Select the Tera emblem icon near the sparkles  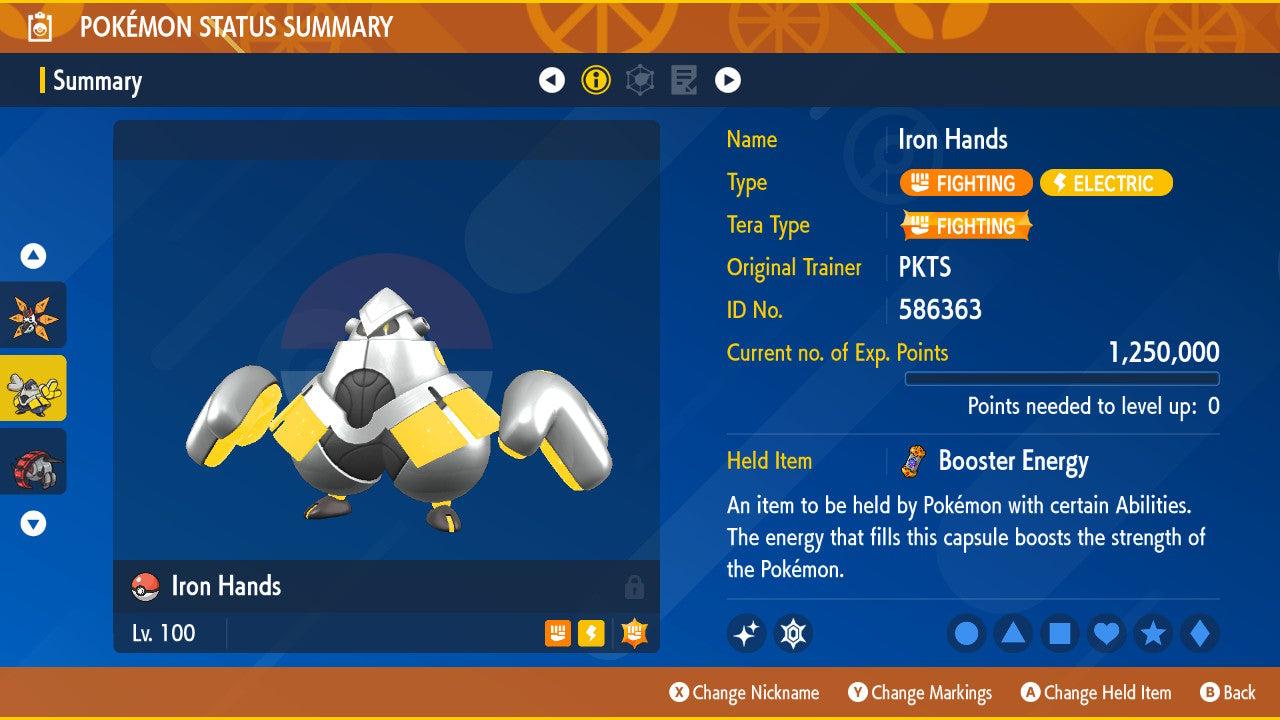tap(794, 633)
